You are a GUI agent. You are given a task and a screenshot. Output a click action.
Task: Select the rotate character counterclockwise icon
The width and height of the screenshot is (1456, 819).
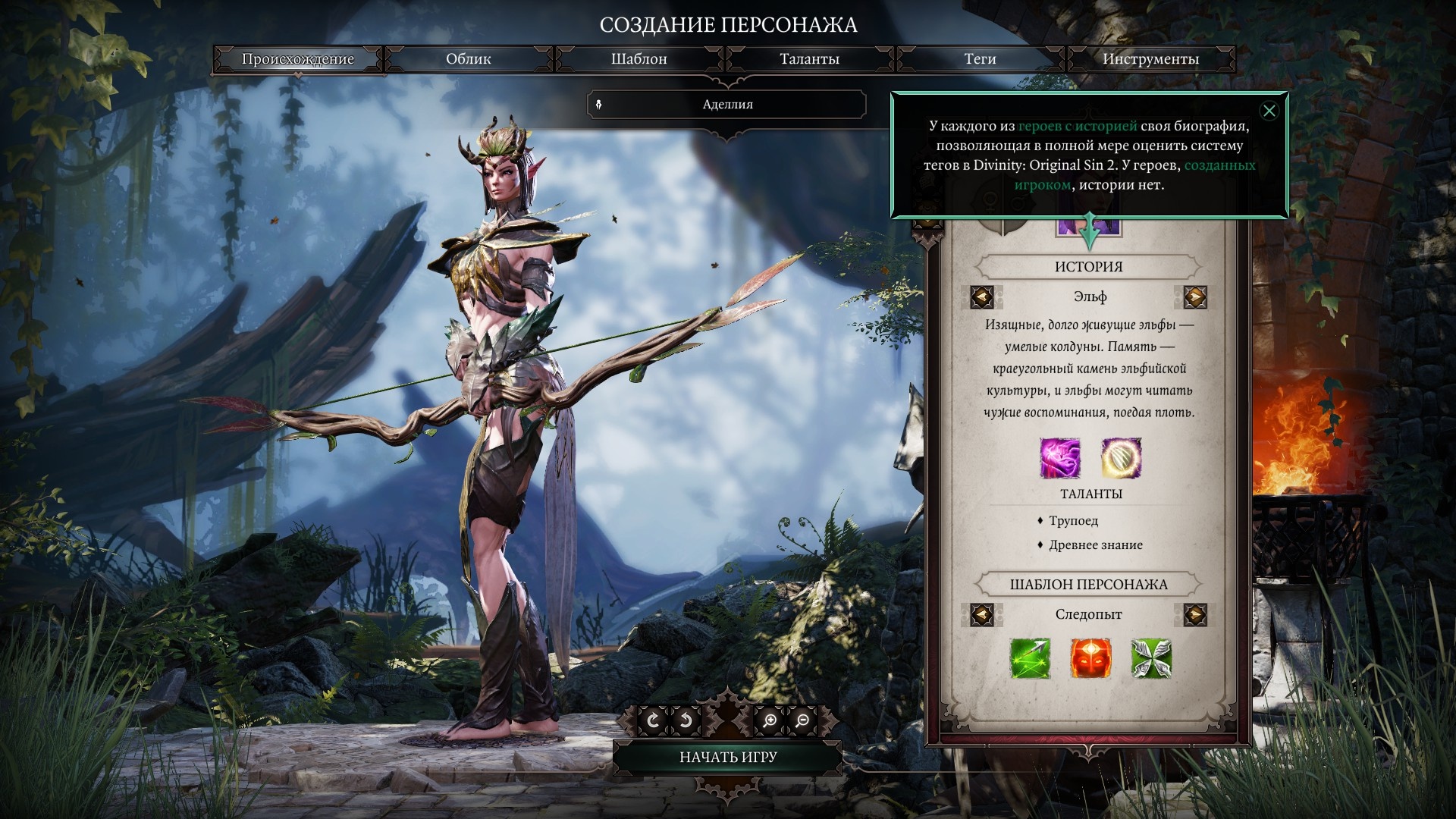pyautogui.click(x=686, y=720)
